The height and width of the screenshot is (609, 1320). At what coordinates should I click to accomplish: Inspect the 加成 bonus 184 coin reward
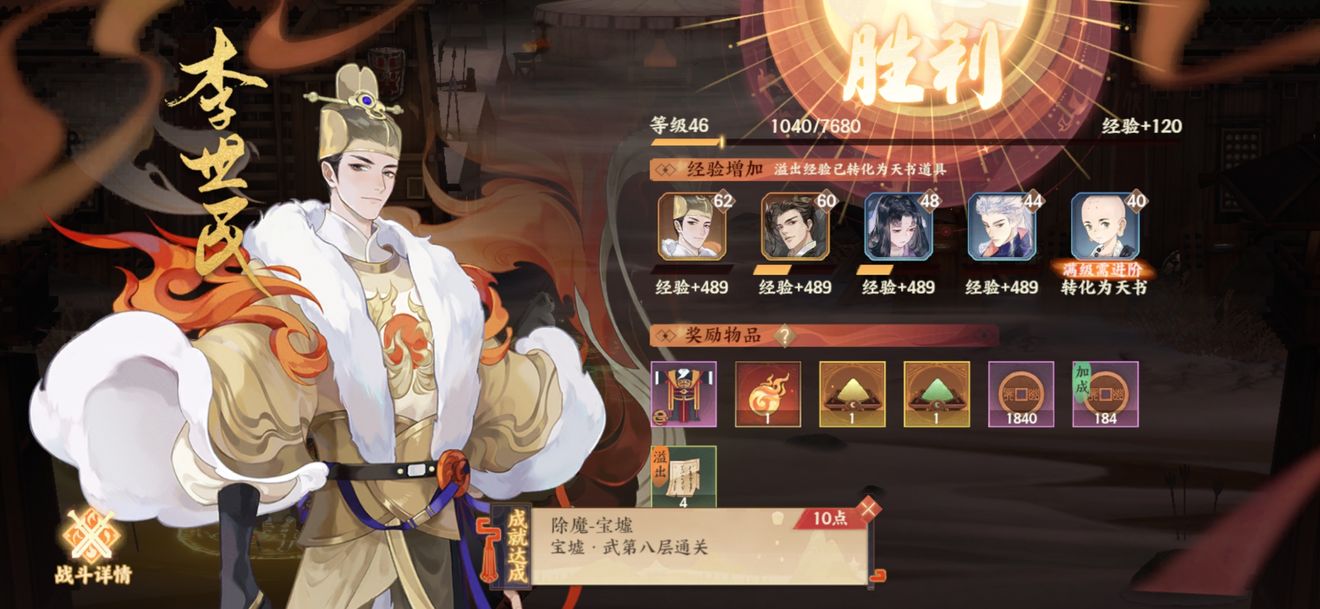[1105, 394]
